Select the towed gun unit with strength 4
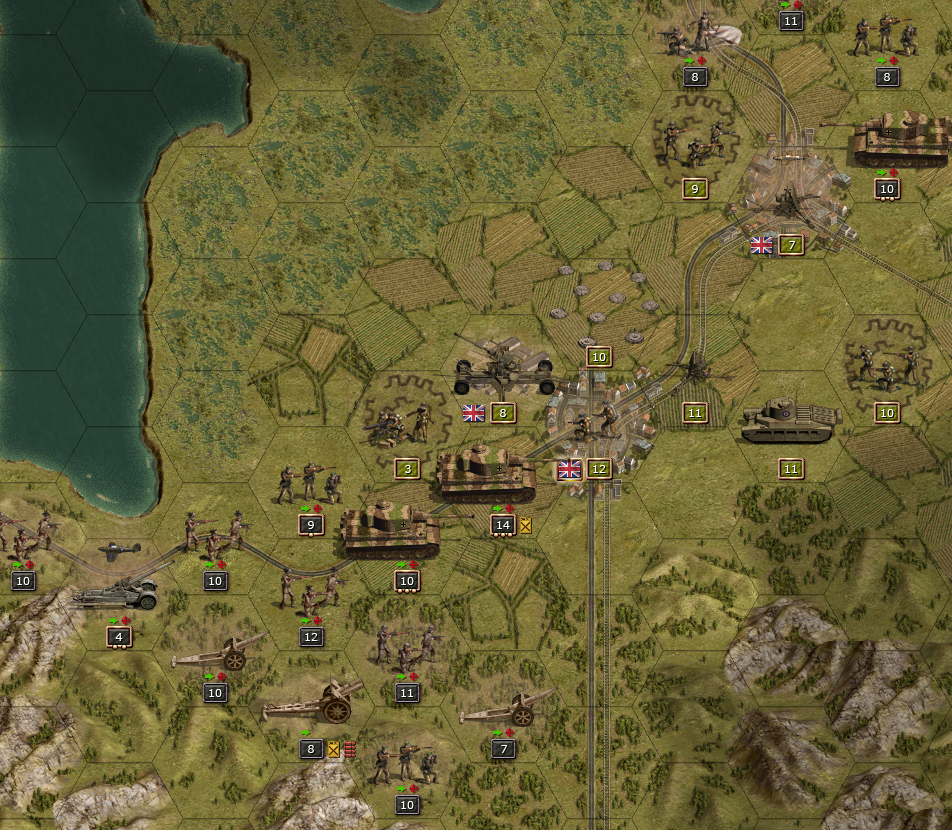The image size is (952, 830). click(115, 592)
